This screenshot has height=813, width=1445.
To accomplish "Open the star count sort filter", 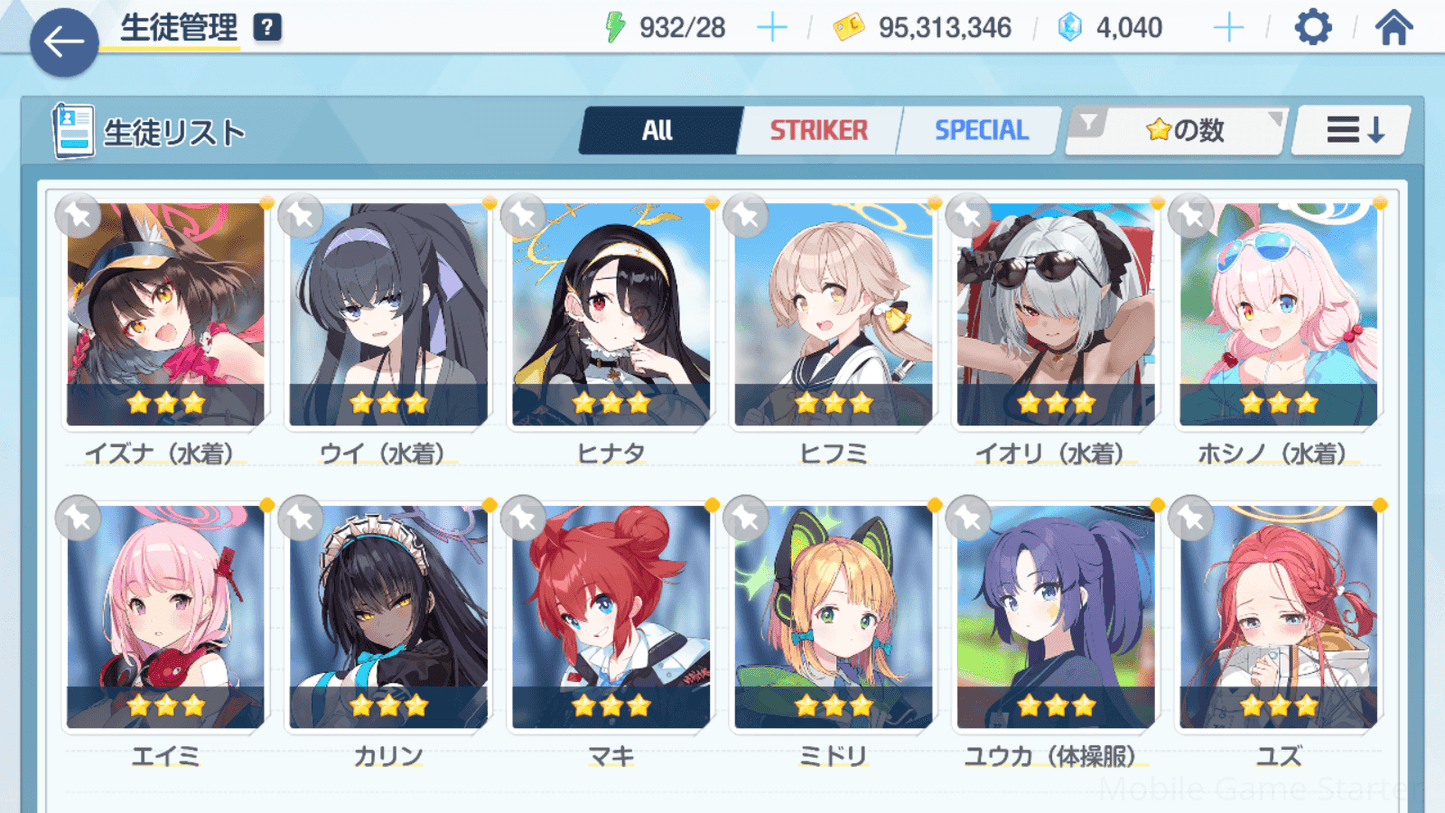I will (x=1177, y=131).
